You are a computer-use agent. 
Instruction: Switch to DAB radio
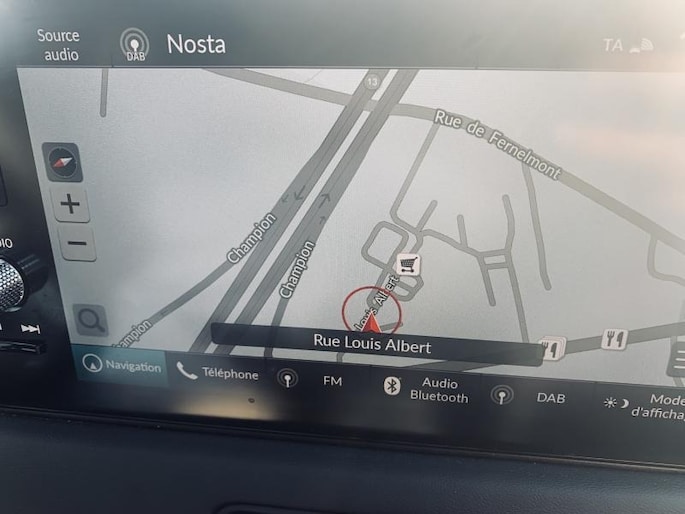[530, 396]
